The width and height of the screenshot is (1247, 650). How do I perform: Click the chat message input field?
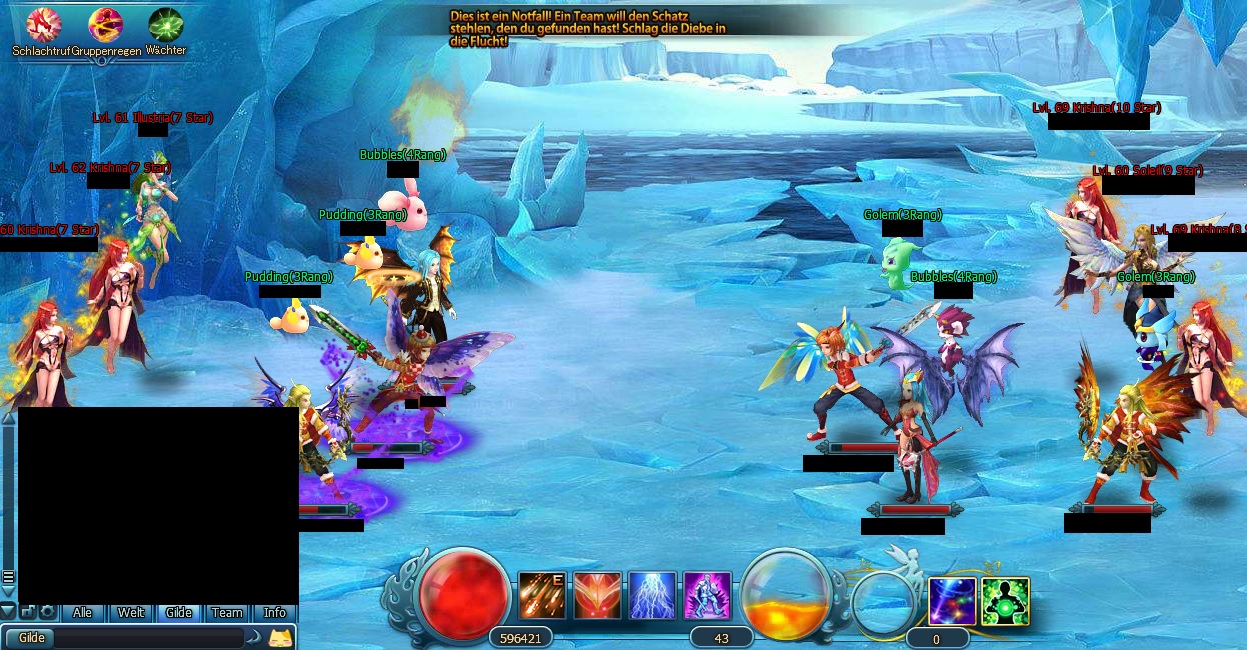(x=150, y=638)
